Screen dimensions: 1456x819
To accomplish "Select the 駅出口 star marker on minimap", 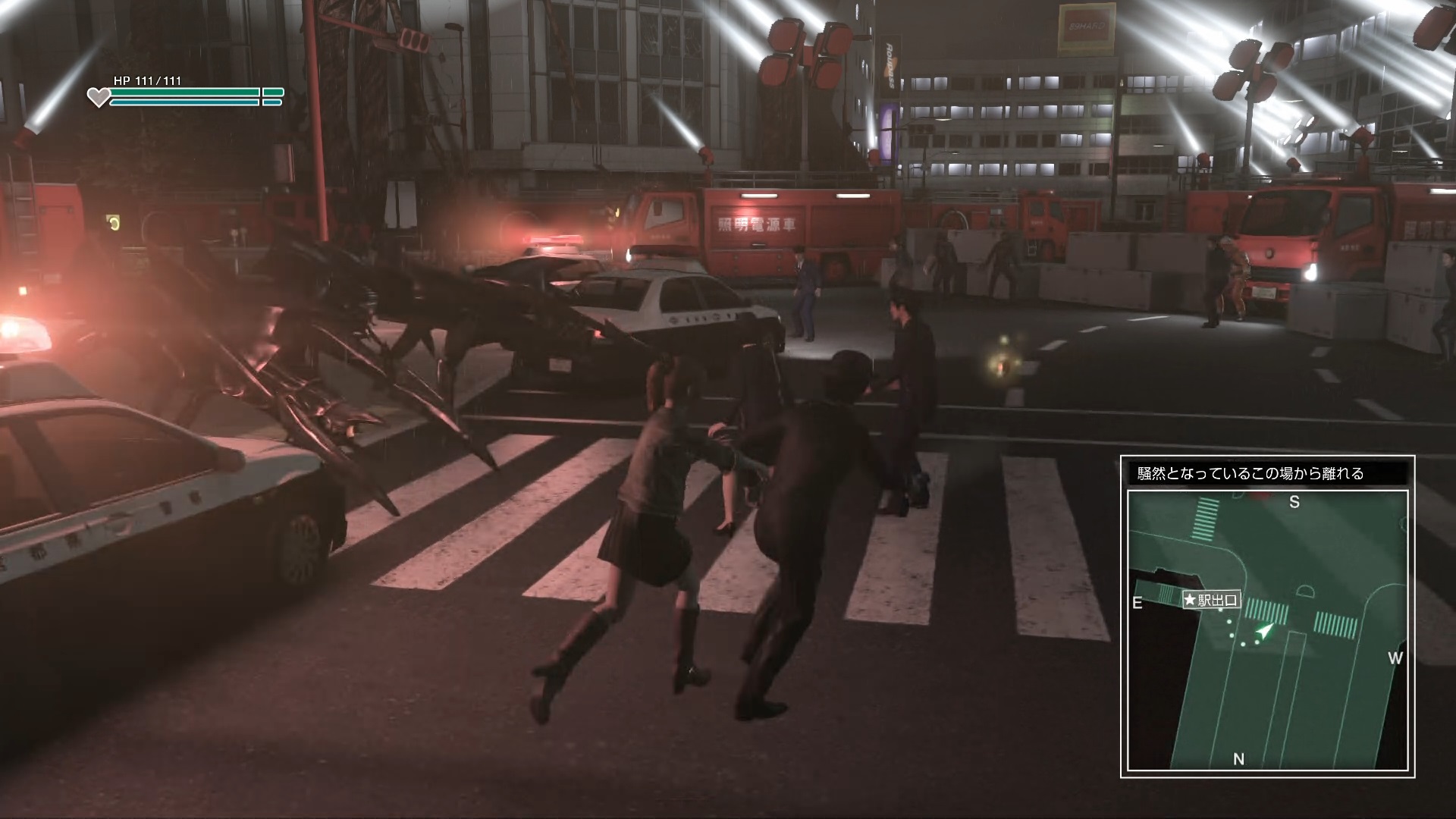I will [x=1210, y=600].
